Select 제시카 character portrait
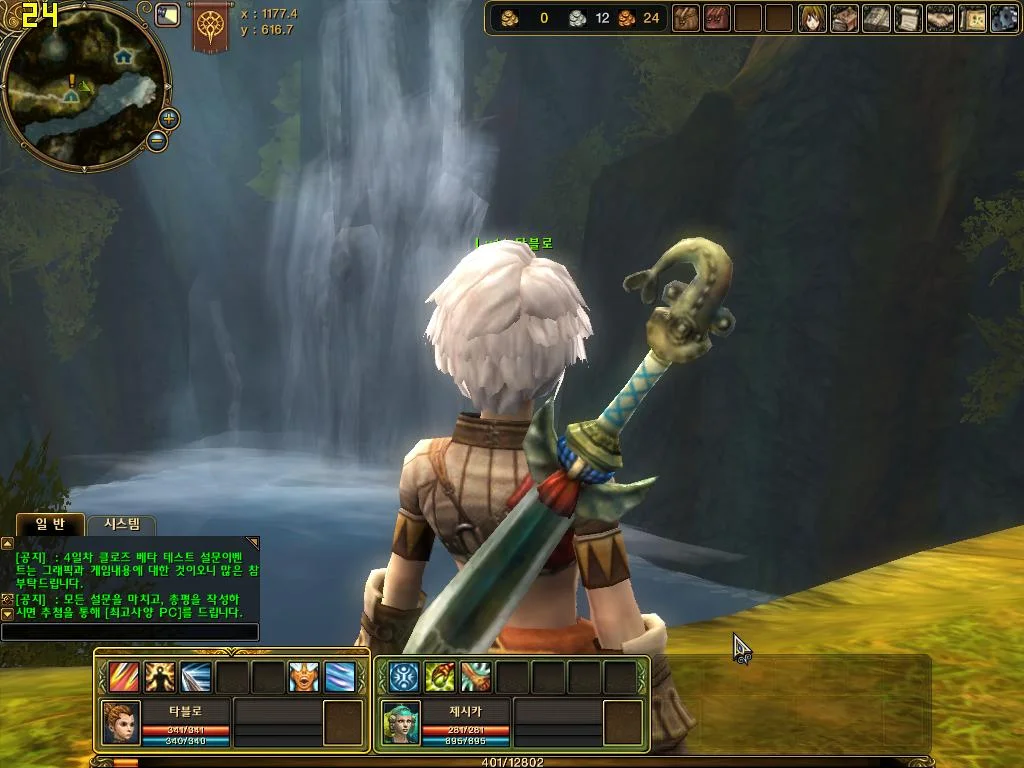This screenshot has height=768, width=1024. pyautogui.click(x=400, y=721)
